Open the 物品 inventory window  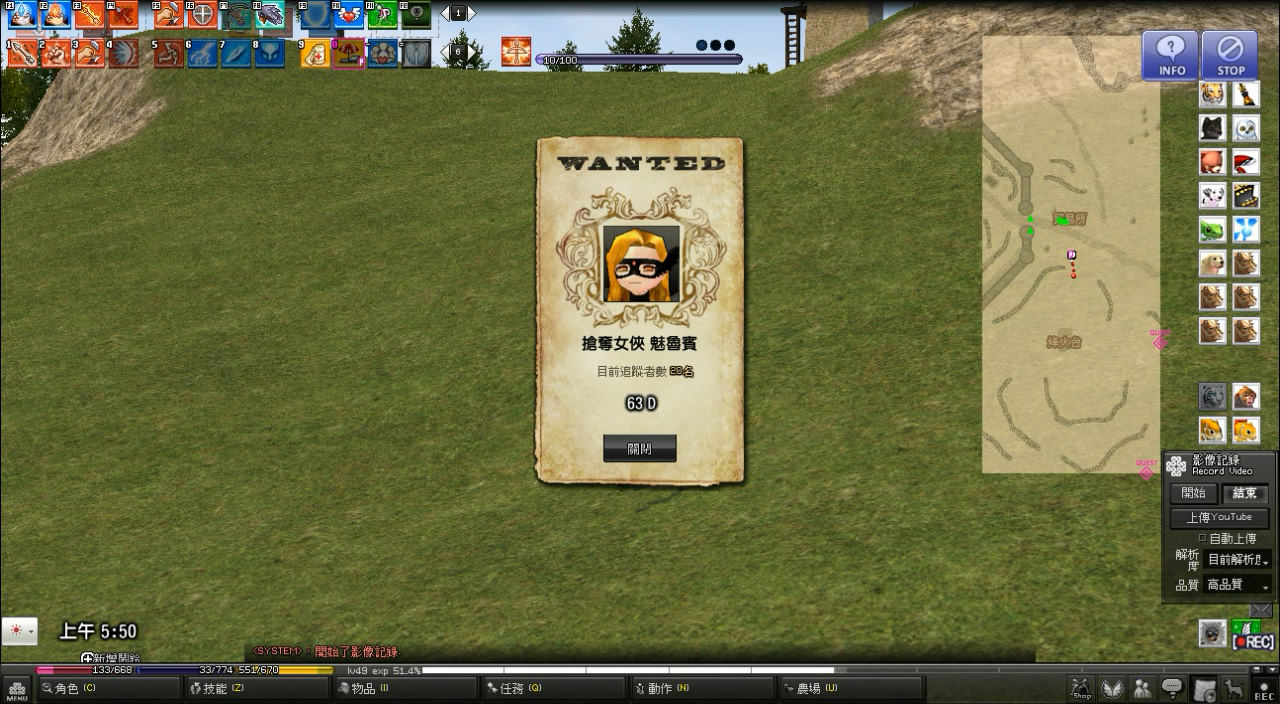pyautogui.click(x=404, y=688)
